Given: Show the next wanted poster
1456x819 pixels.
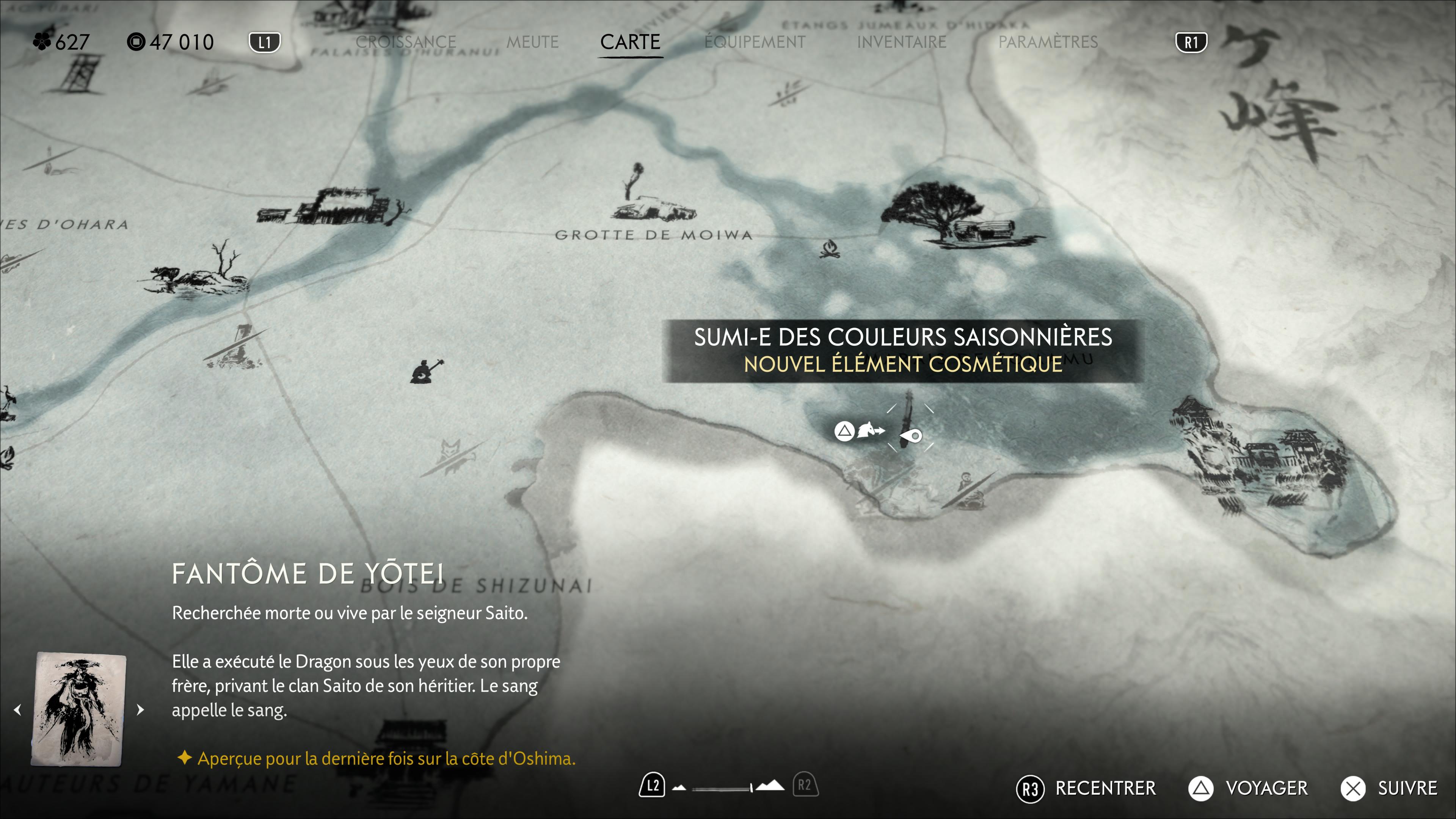Looking at the screenshot, I should tap(141, 709).
